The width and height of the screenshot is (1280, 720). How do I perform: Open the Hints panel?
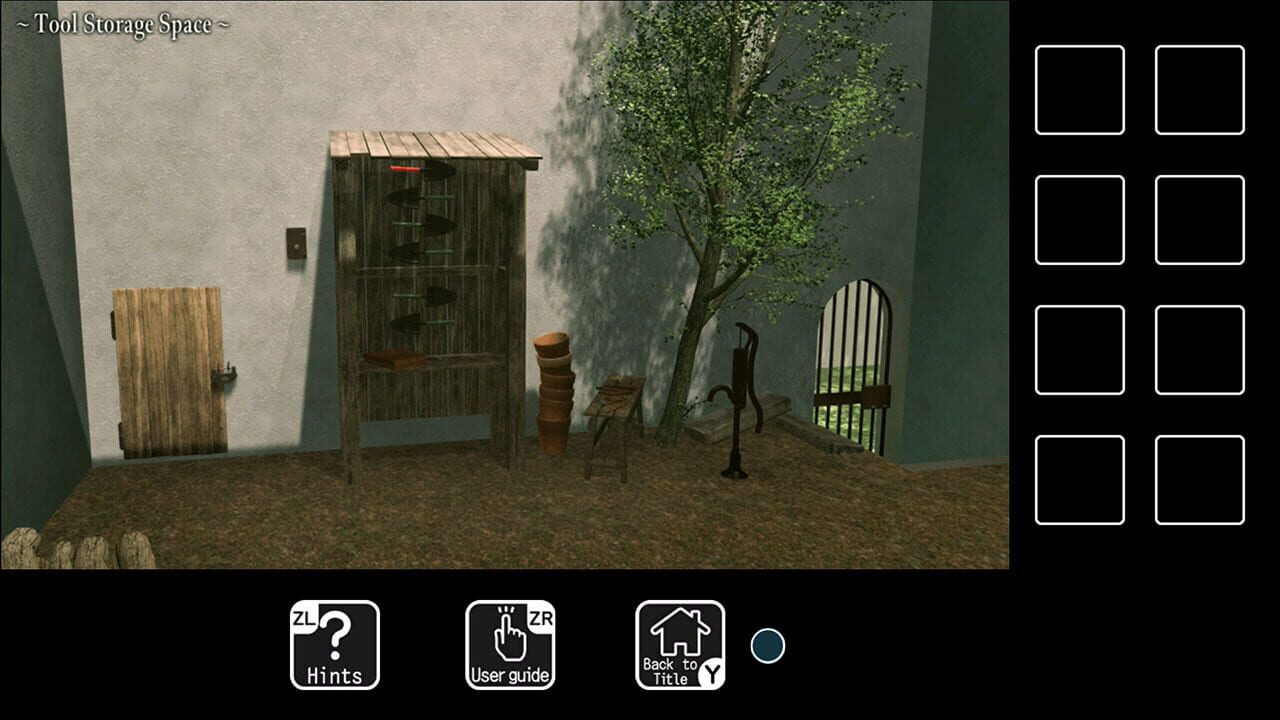(x=334, y=644)
